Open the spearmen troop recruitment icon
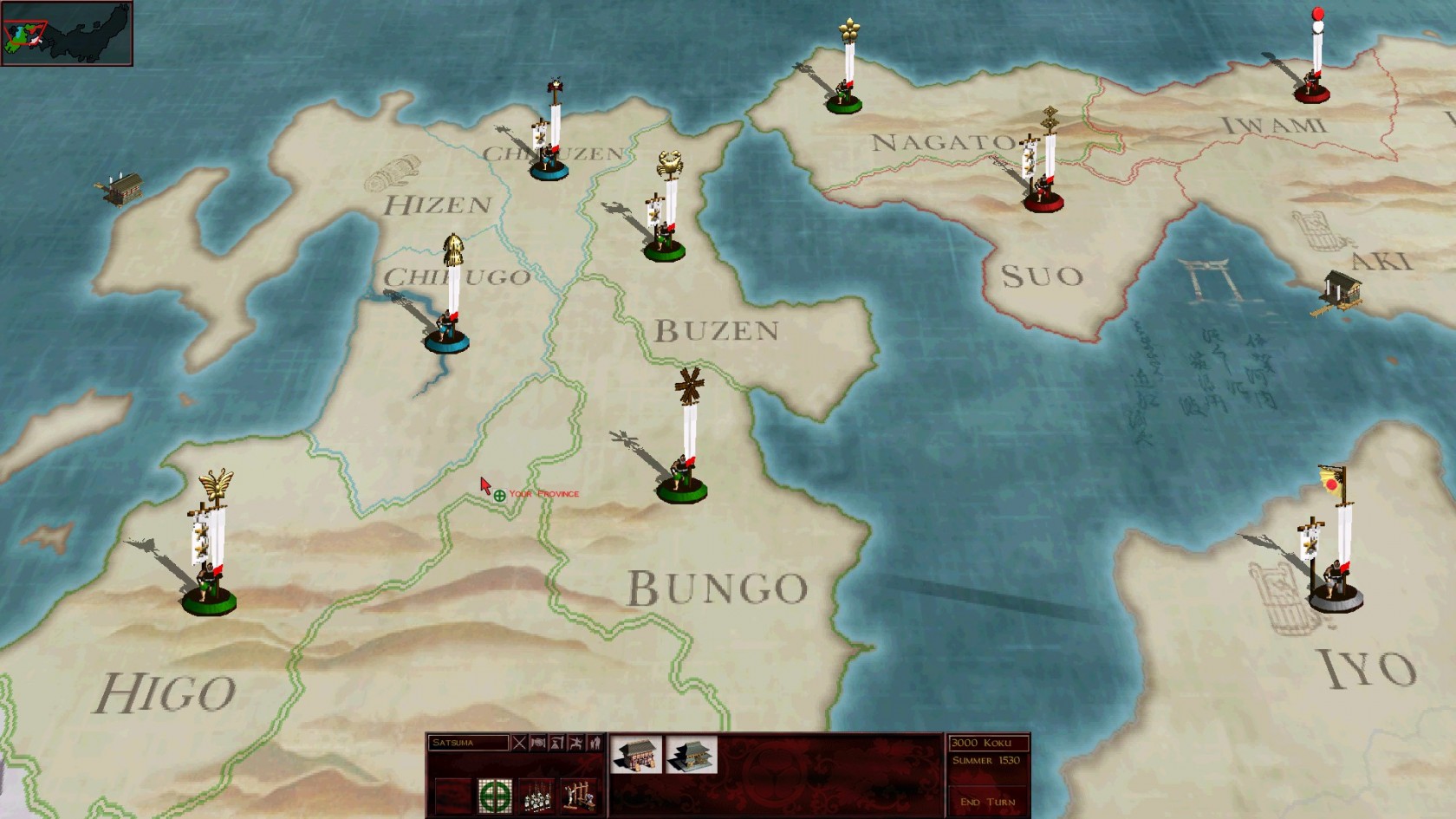 [537, 796]
